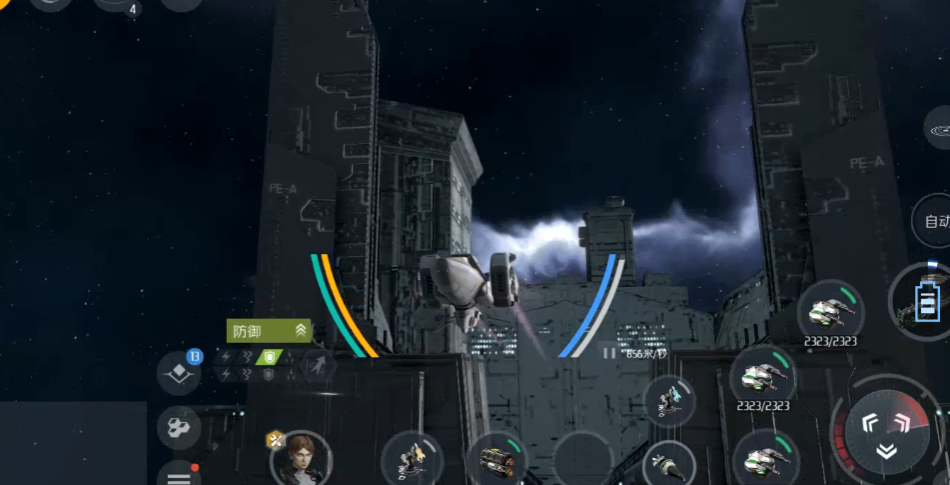Viewport: 950px width, 485px height.
Task: Select the green highlighted shield mode icon
Action: (269, 357)
